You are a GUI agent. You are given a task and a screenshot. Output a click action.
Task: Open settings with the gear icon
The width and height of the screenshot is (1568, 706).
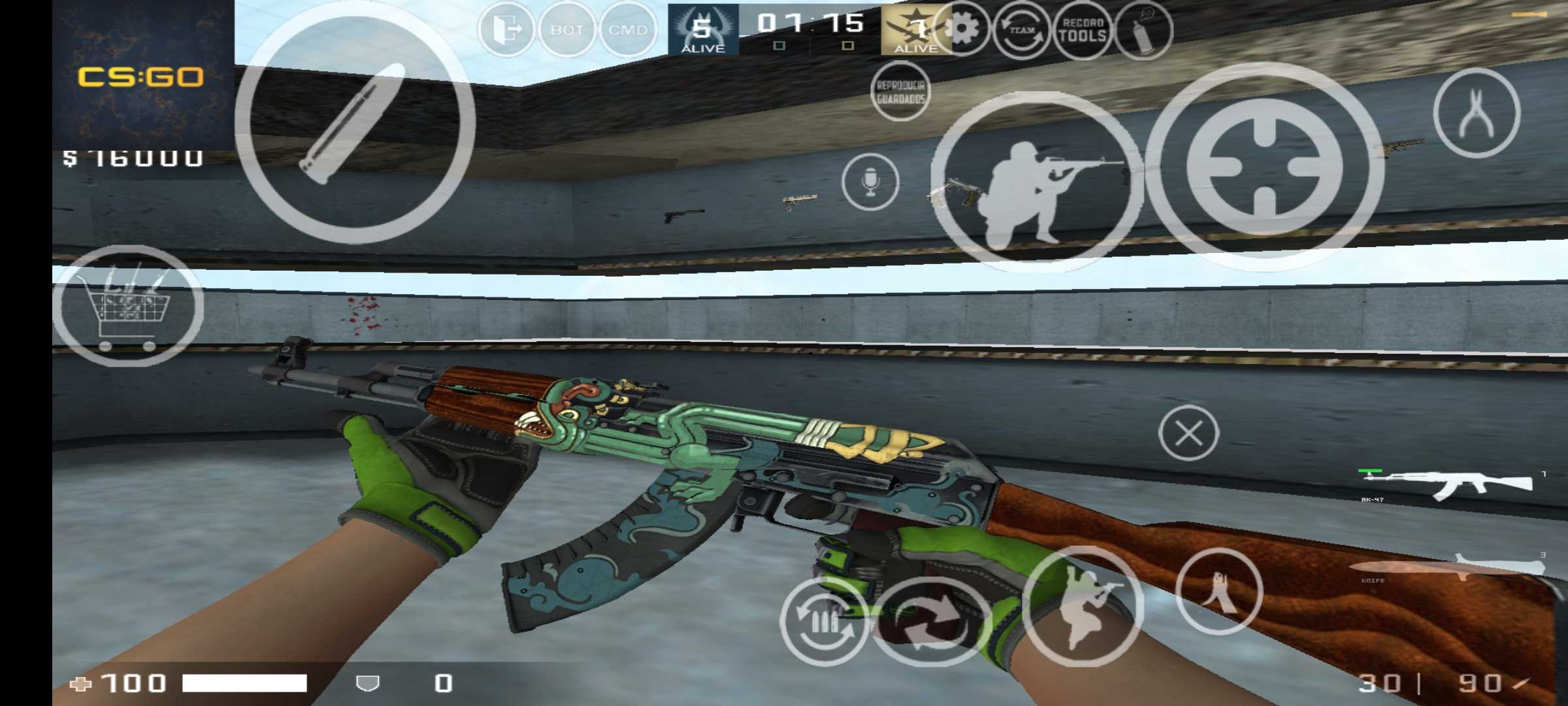[x=962, y=30]
